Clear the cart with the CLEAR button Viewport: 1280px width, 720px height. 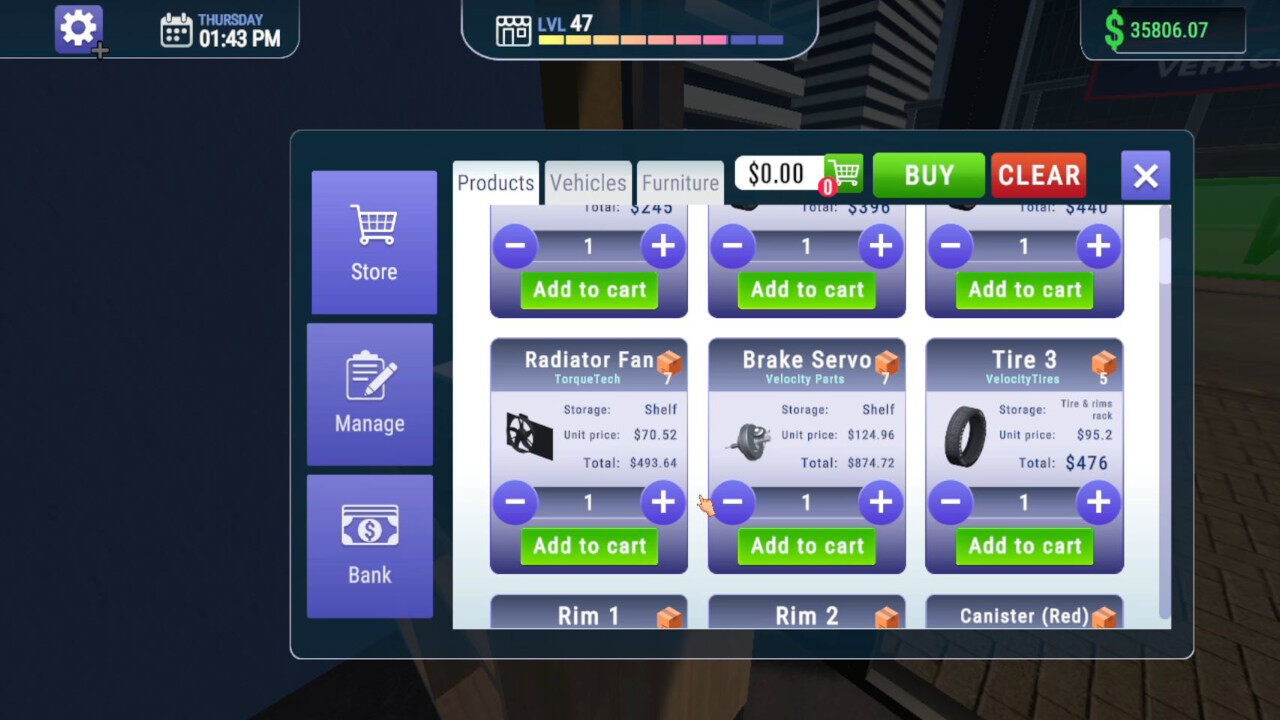1038,174
